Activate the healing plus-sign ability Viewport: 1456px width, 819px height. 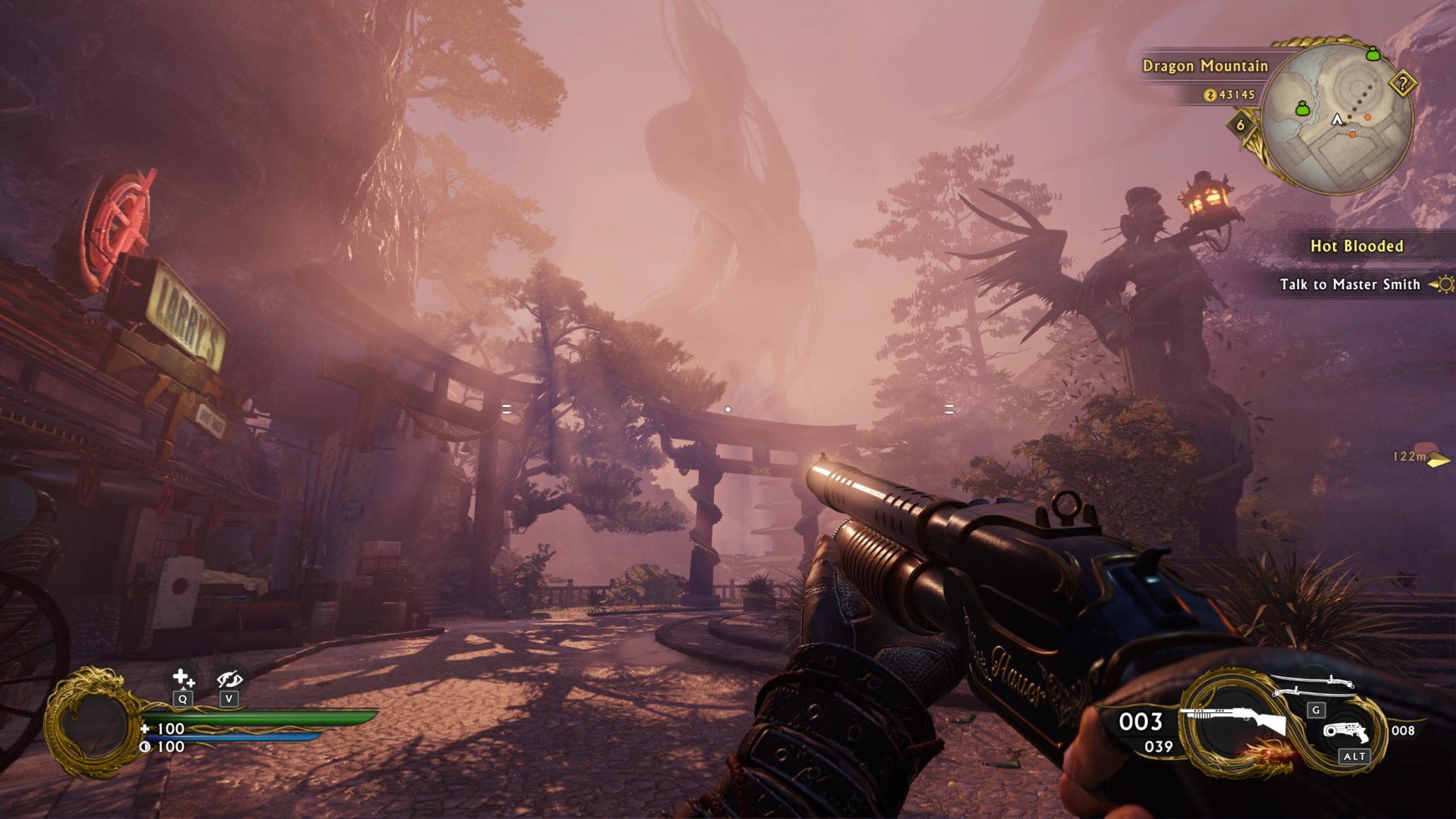pyautogui.click(x=183, y=679)
